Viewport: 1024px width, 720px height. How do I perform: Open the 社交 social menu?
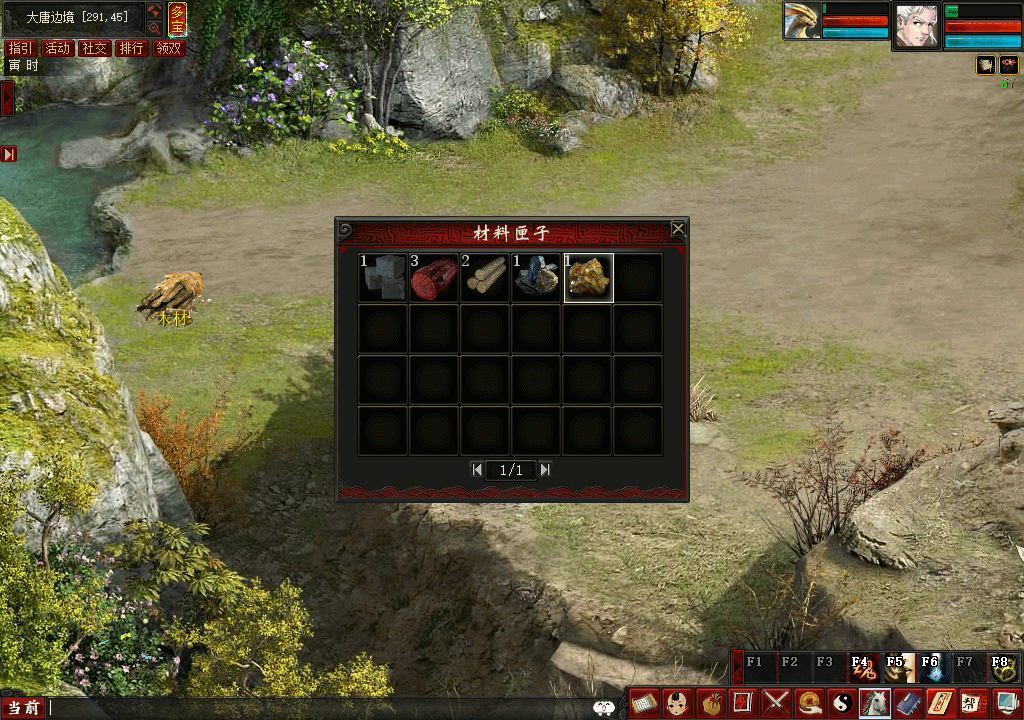pos(95,48)
